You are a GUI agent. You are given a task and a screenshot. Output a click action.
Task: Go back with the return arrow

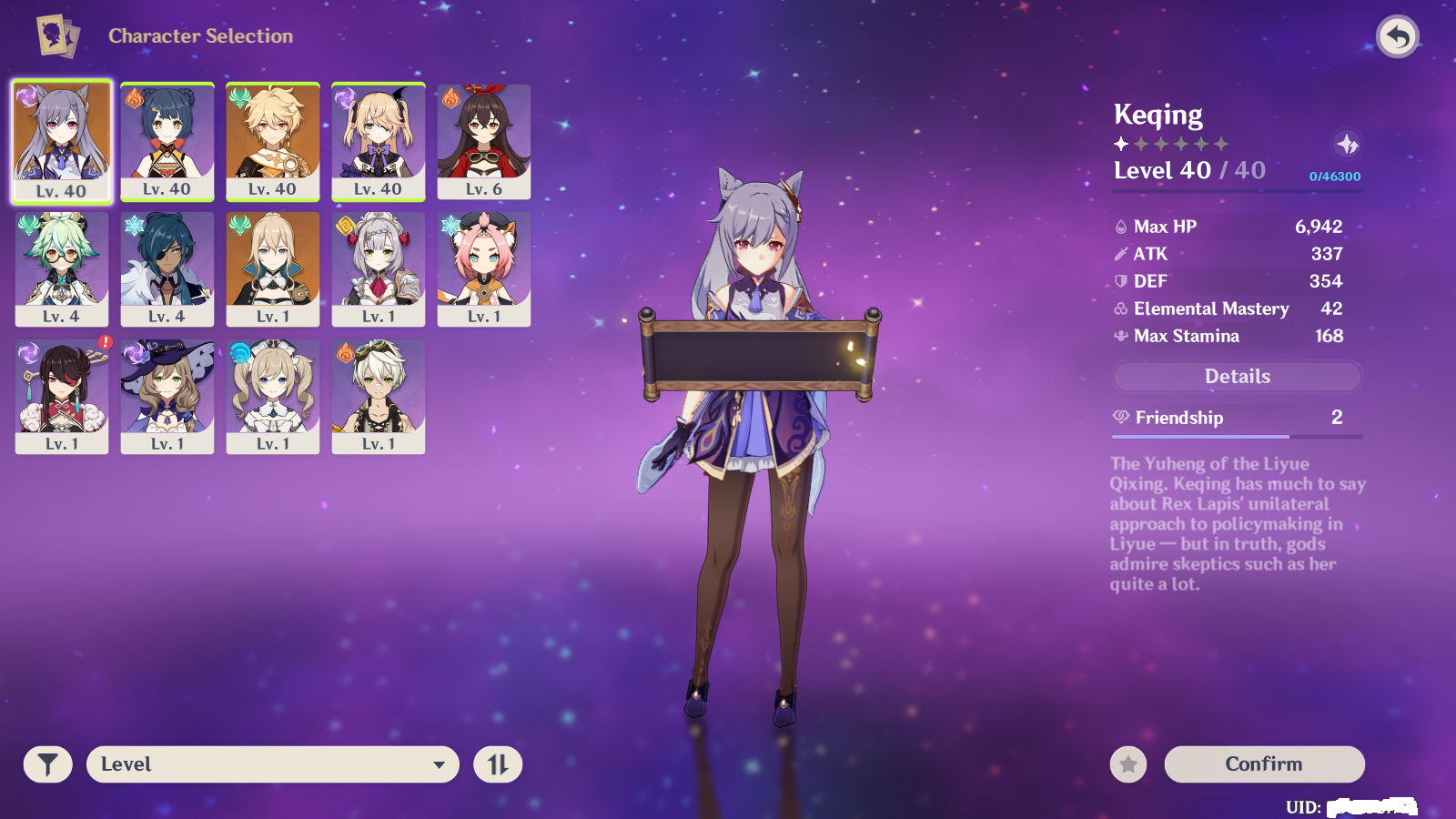coord(1398,37)
